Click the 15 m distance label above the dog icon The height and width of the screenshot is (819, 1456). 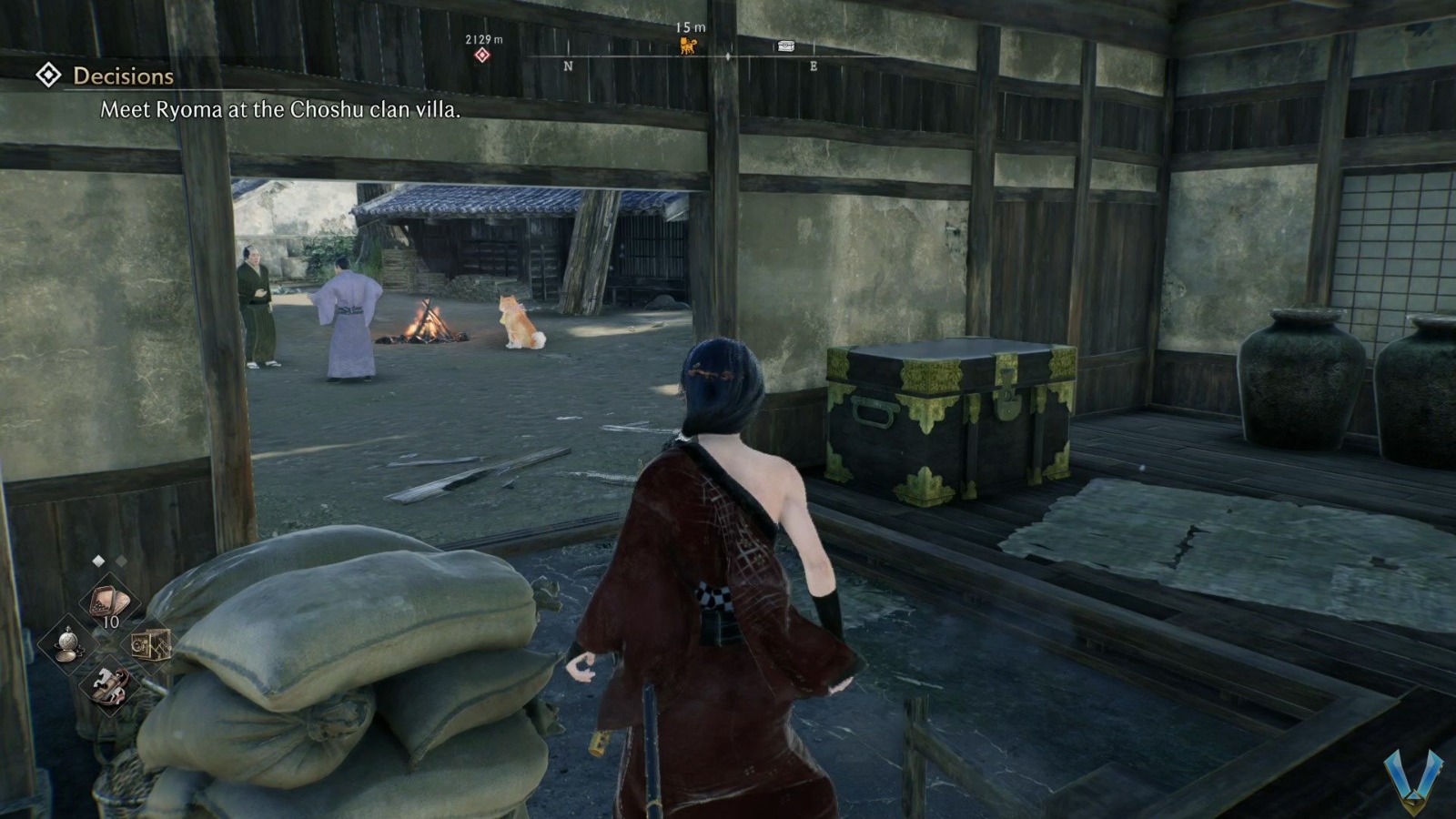point(691,27)
